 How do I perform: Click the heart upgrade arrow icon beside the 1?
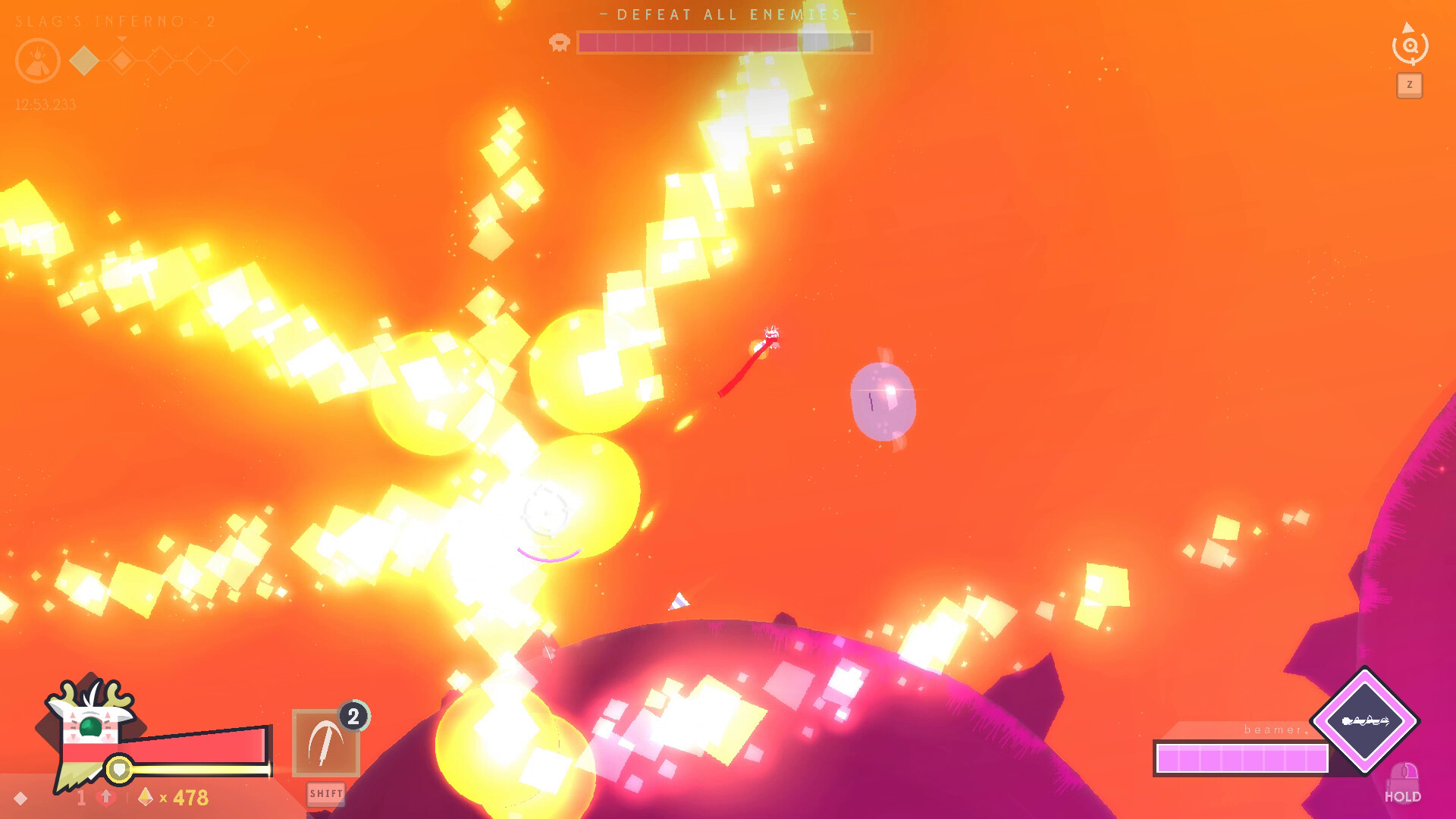pyautogui.click(x=105, y=798)
